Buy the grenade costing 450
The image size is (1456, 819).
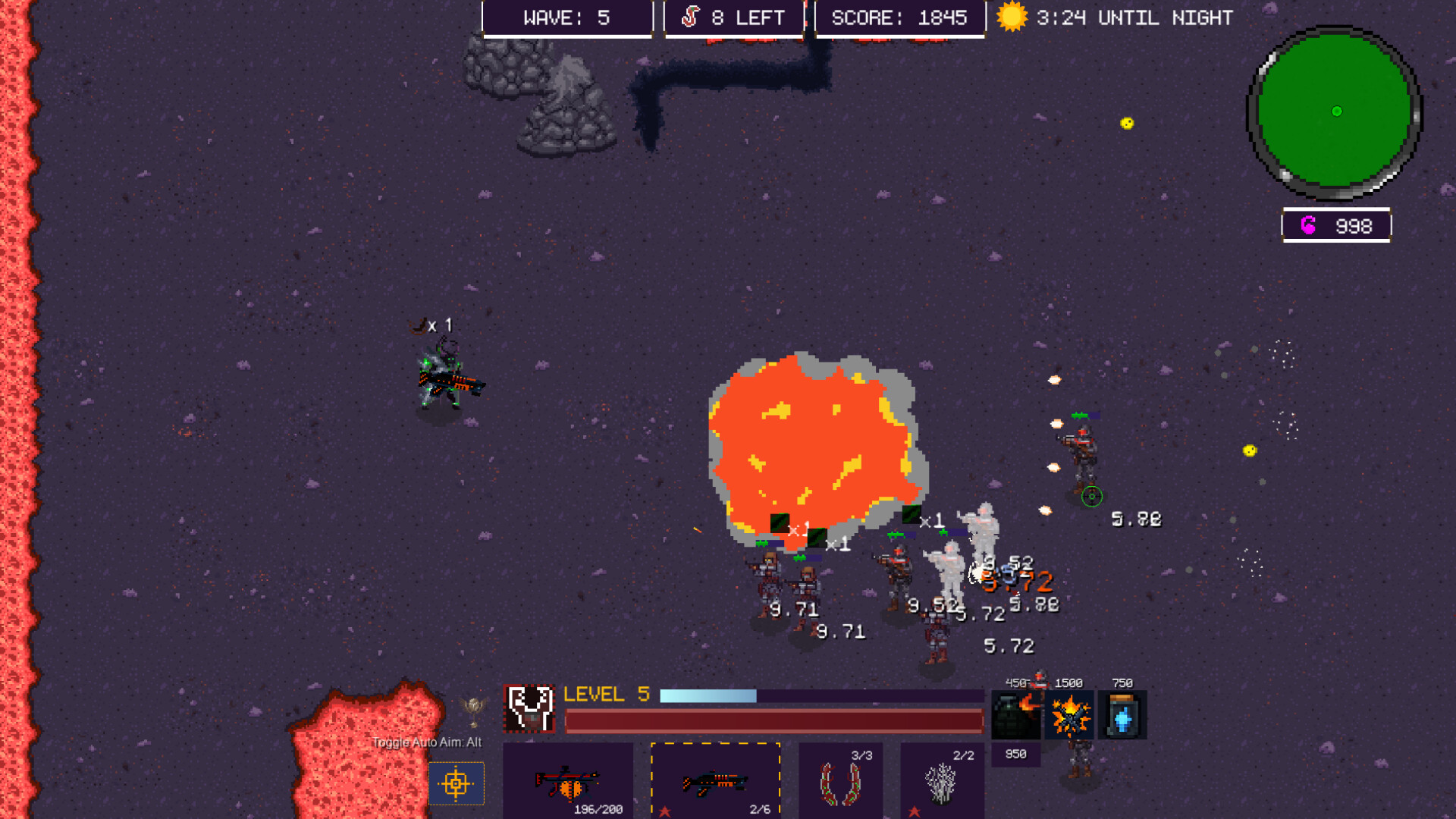pyautogui.click(x=1015, y=714)
